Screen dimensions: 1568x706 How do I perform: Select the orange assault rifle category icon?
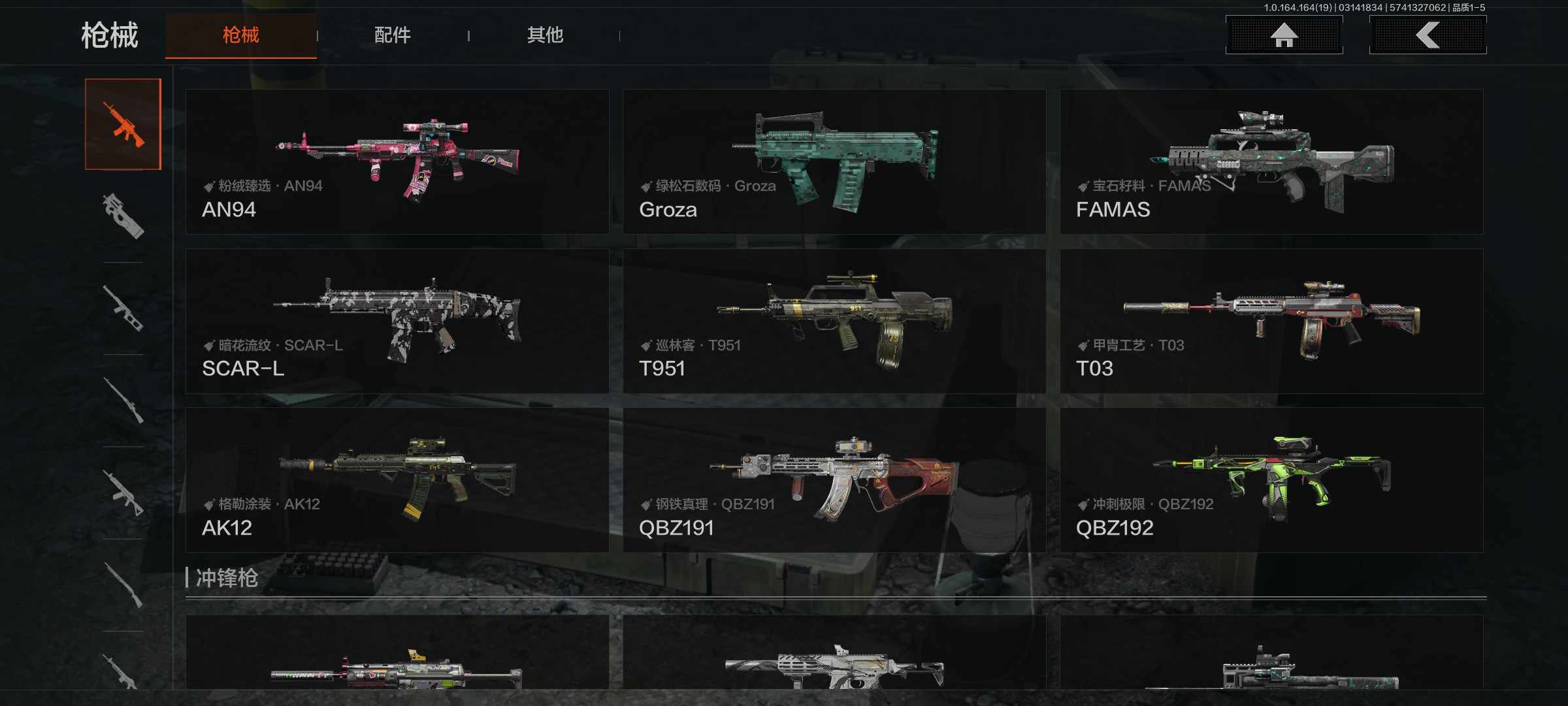click(123, 124)
